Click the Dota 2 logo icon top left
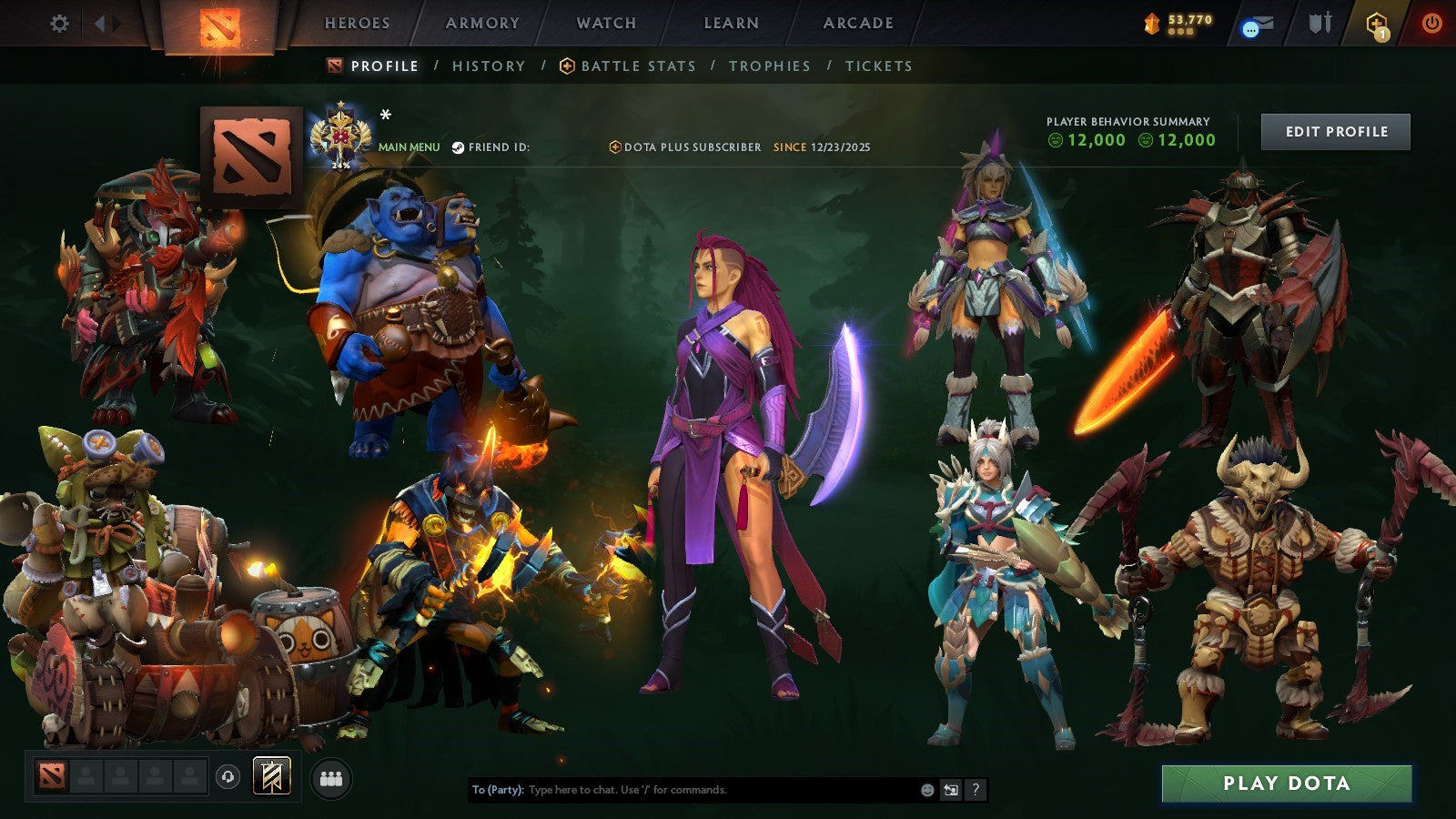Screen dimensions: 1456x819 218,25
